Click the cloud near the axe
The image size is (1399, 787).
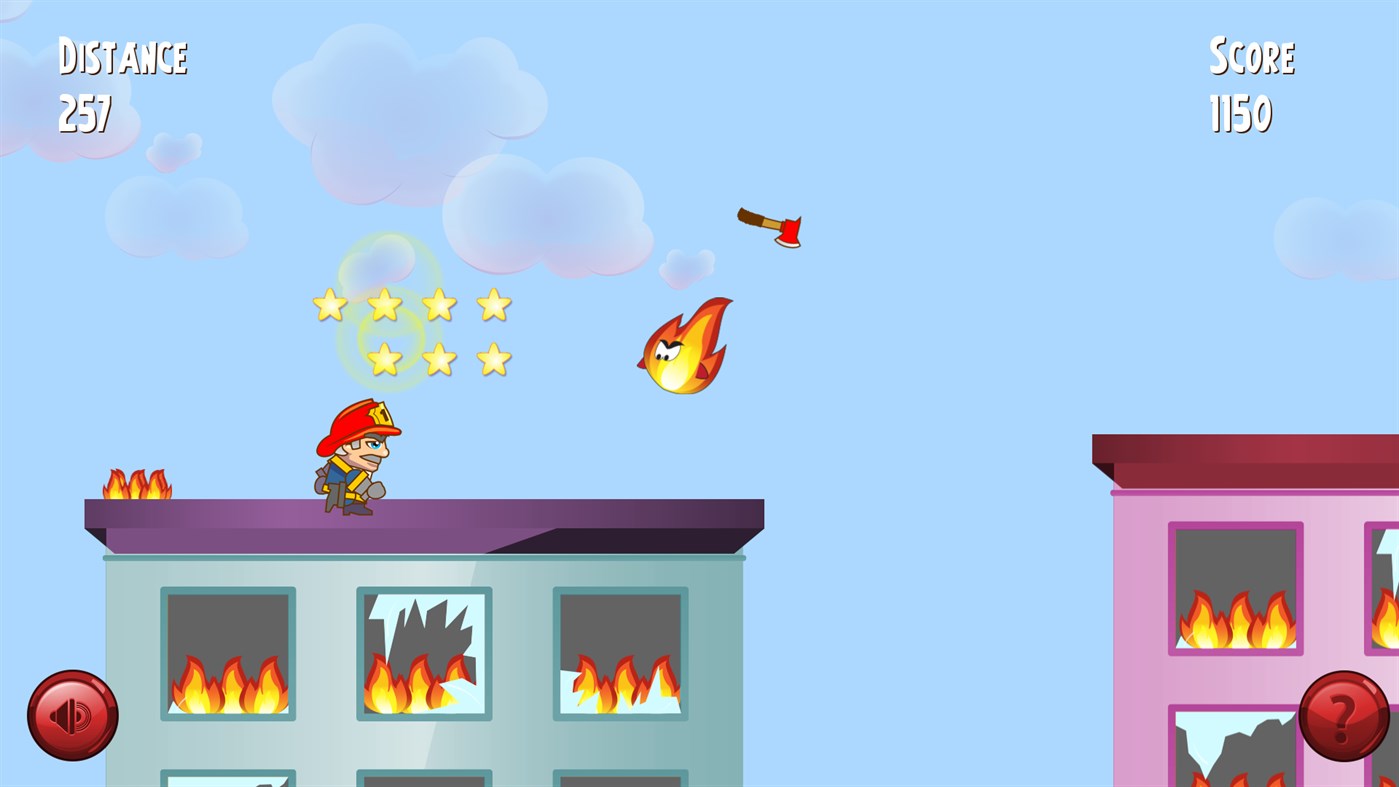point(685,265)
